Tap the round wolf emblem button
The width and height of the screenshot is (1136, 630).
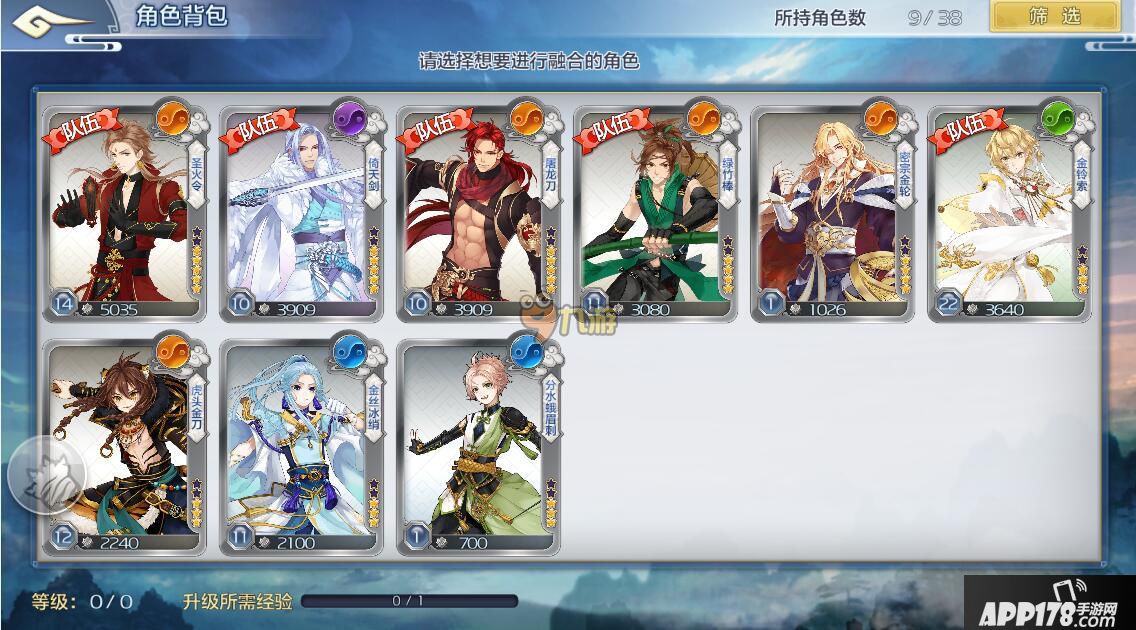tap(45, 476)
